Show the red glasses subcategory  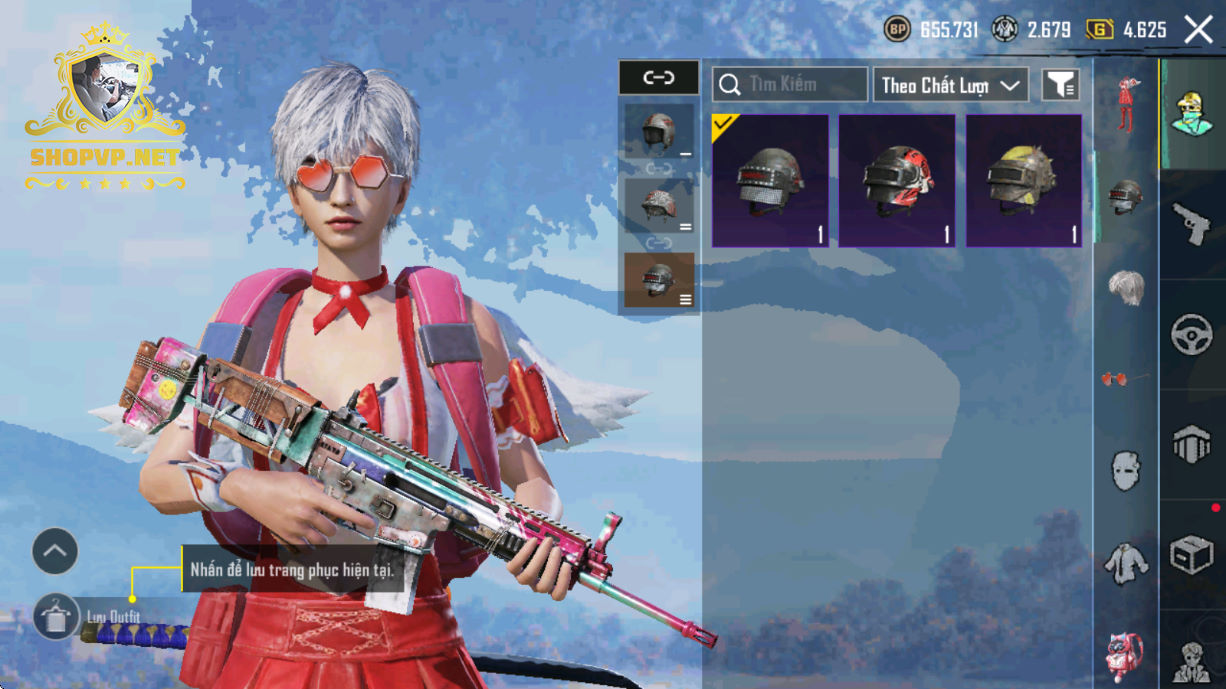[1126, 378]
